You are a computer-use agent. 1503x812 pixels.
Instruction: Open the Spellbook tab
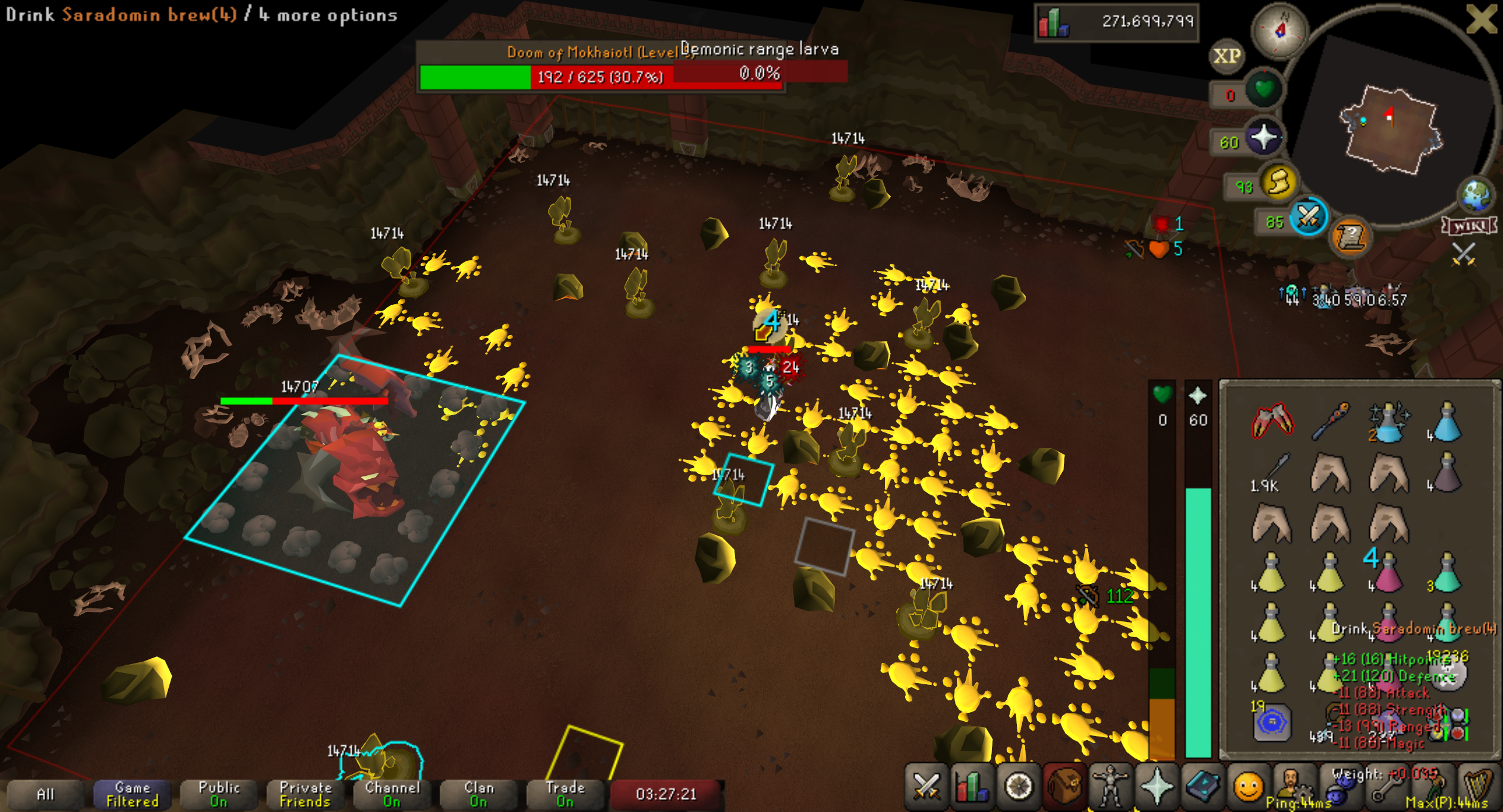(1202, 787)
